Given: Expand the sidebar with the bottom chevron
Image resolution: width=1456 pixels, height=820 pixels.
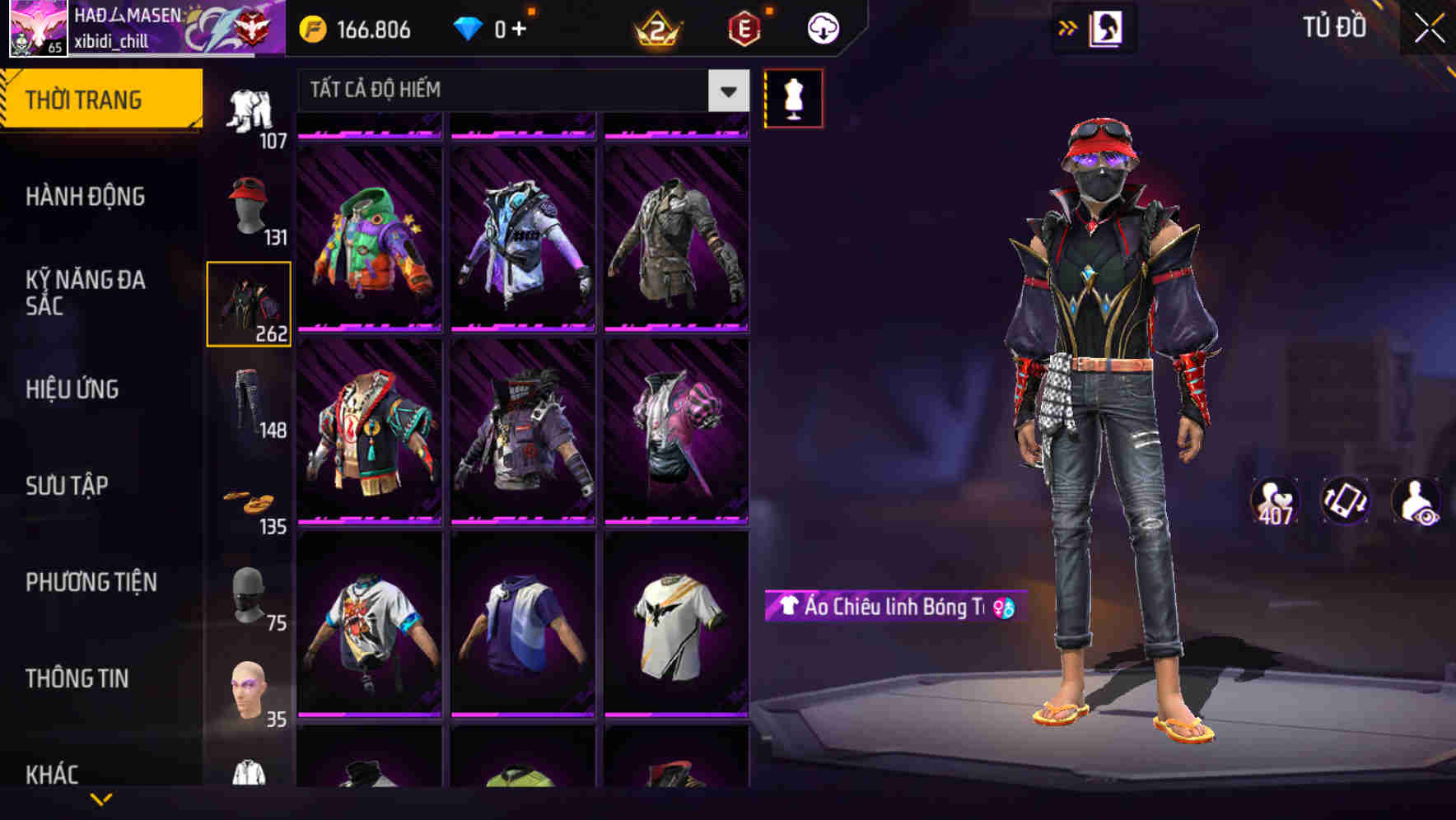Looking at the screenshot, I should (101, 799).
